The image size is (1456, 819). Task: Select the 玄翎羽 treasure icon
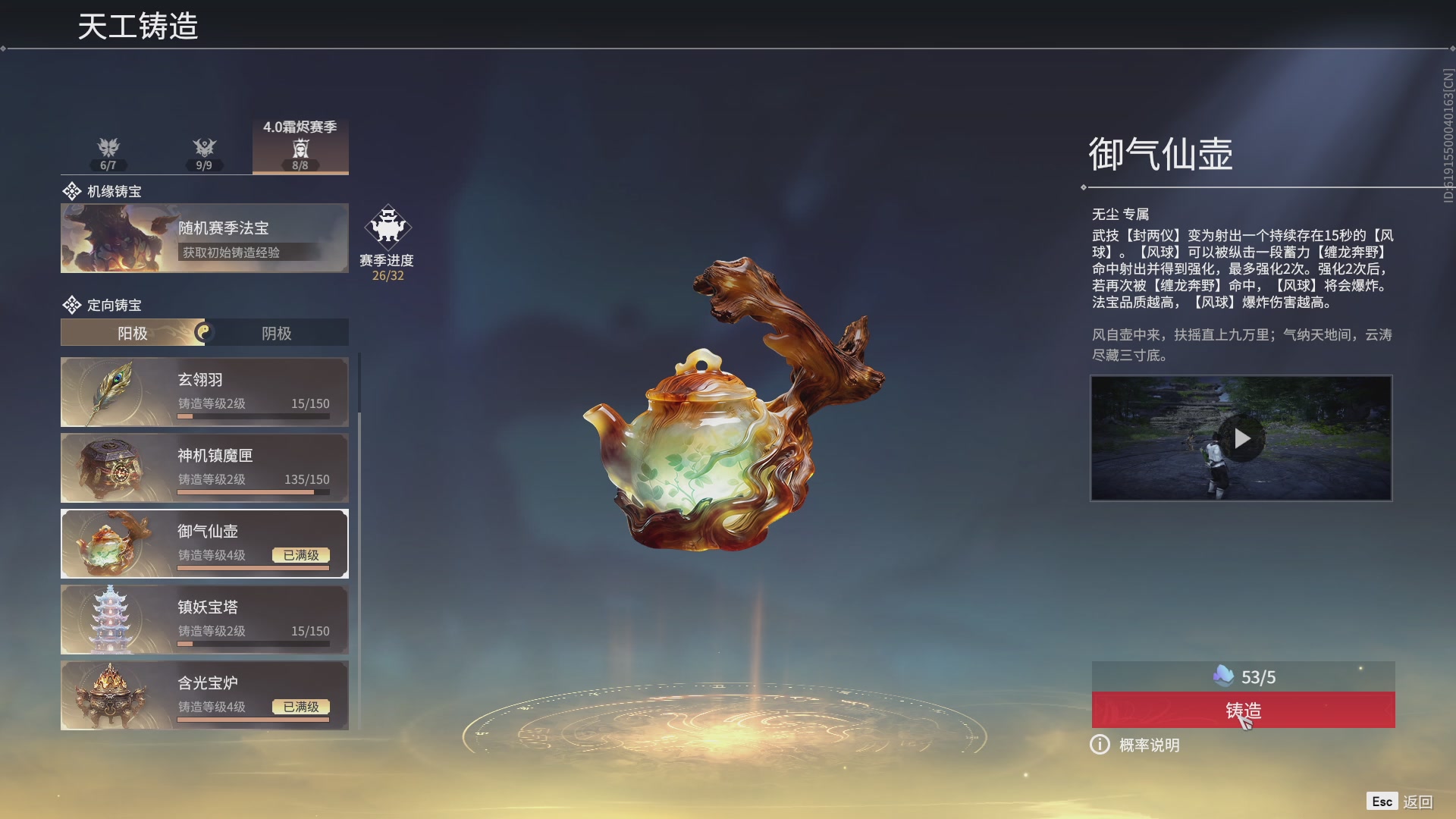[110, 391]
